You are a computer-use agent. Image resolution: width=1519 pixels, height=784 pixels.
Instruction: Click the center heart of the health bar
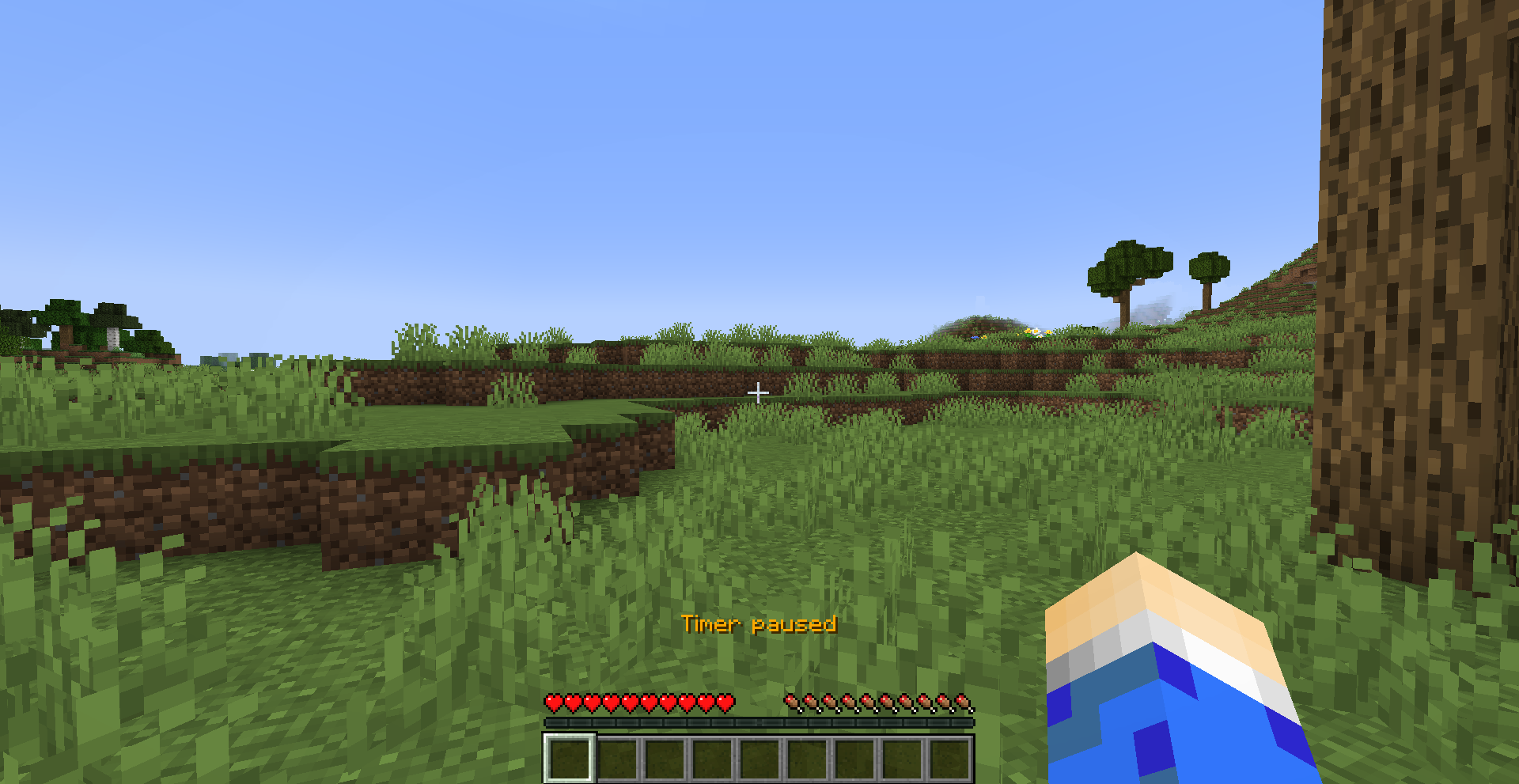(639, 703)
